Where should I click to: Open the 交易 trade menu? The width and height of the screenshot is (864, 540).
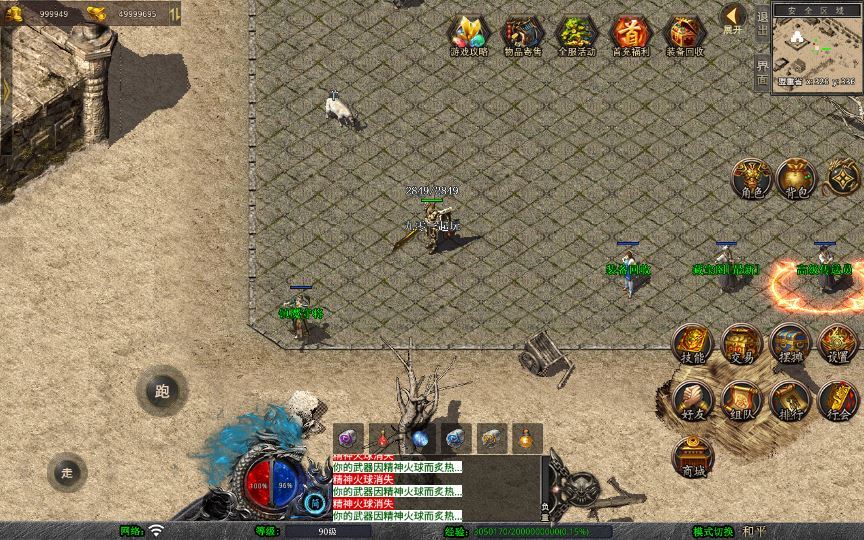[741, 343]
